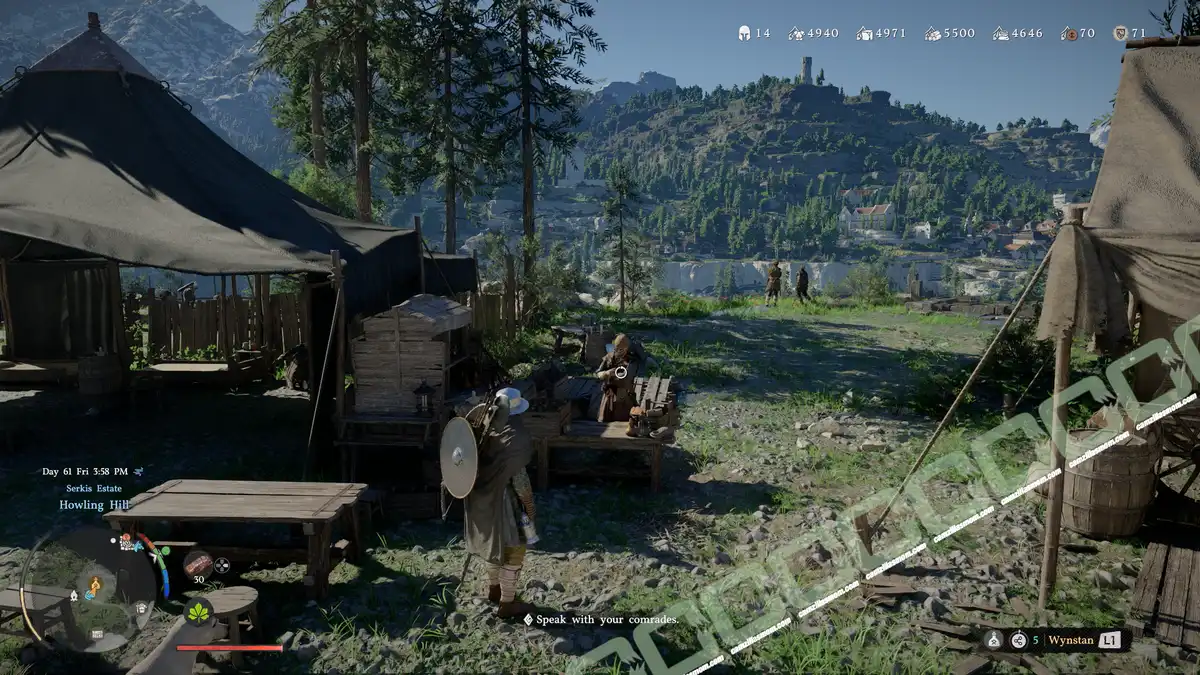Open the circular minimap
The height and width of the screenshot is (675, 1200).
(88, 592)
